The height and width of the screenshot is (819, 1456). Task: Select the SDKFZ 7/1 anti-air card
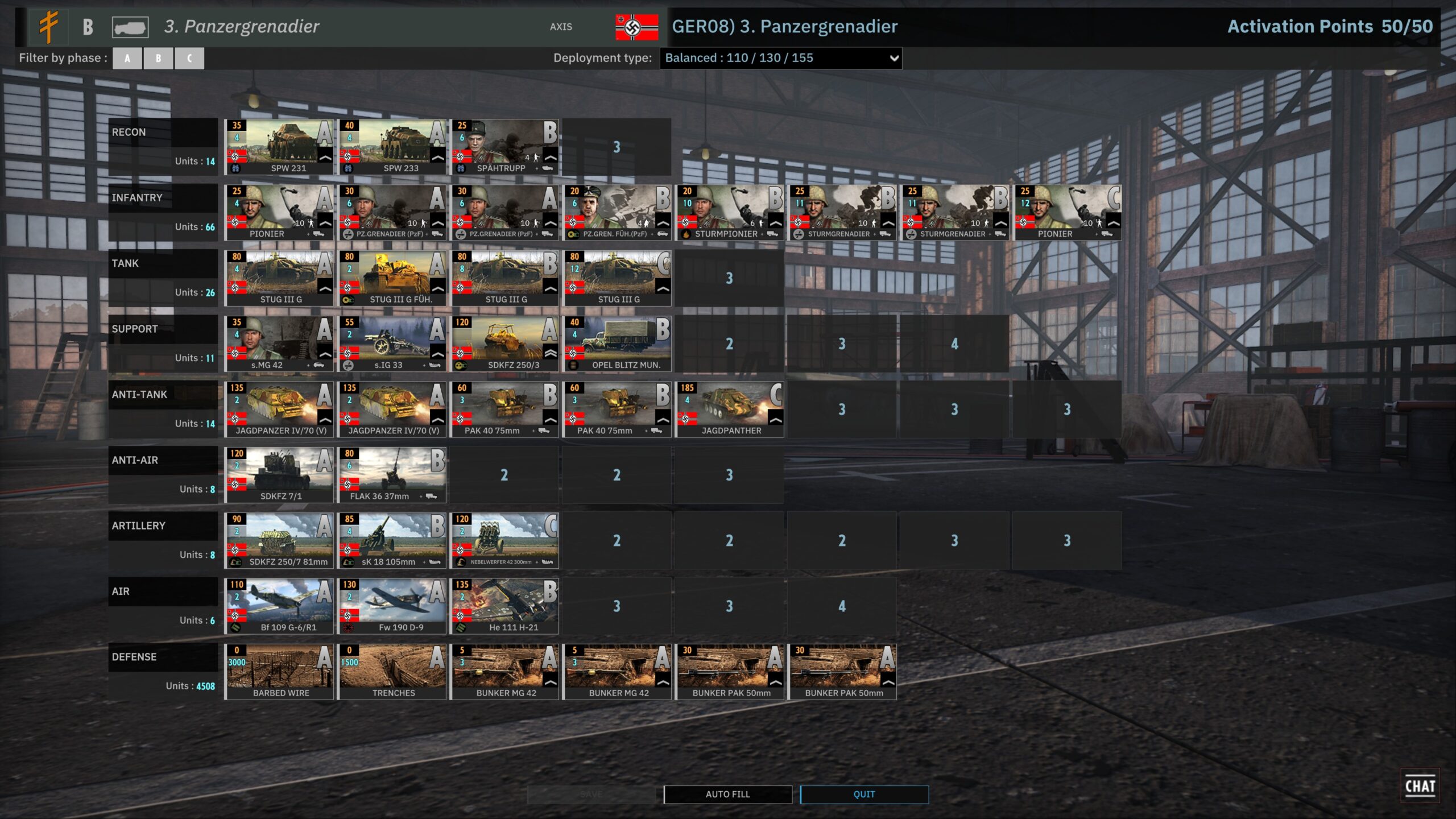[279, 475]
